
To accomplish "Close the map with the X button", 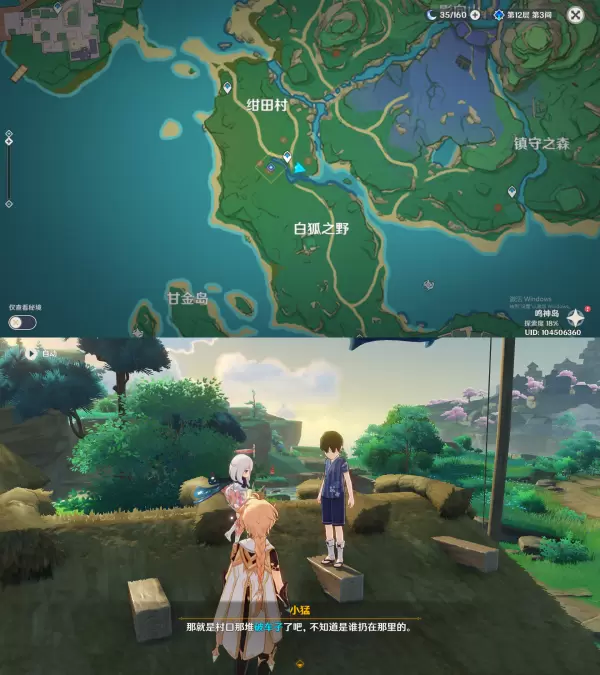I will click(575, 15).
